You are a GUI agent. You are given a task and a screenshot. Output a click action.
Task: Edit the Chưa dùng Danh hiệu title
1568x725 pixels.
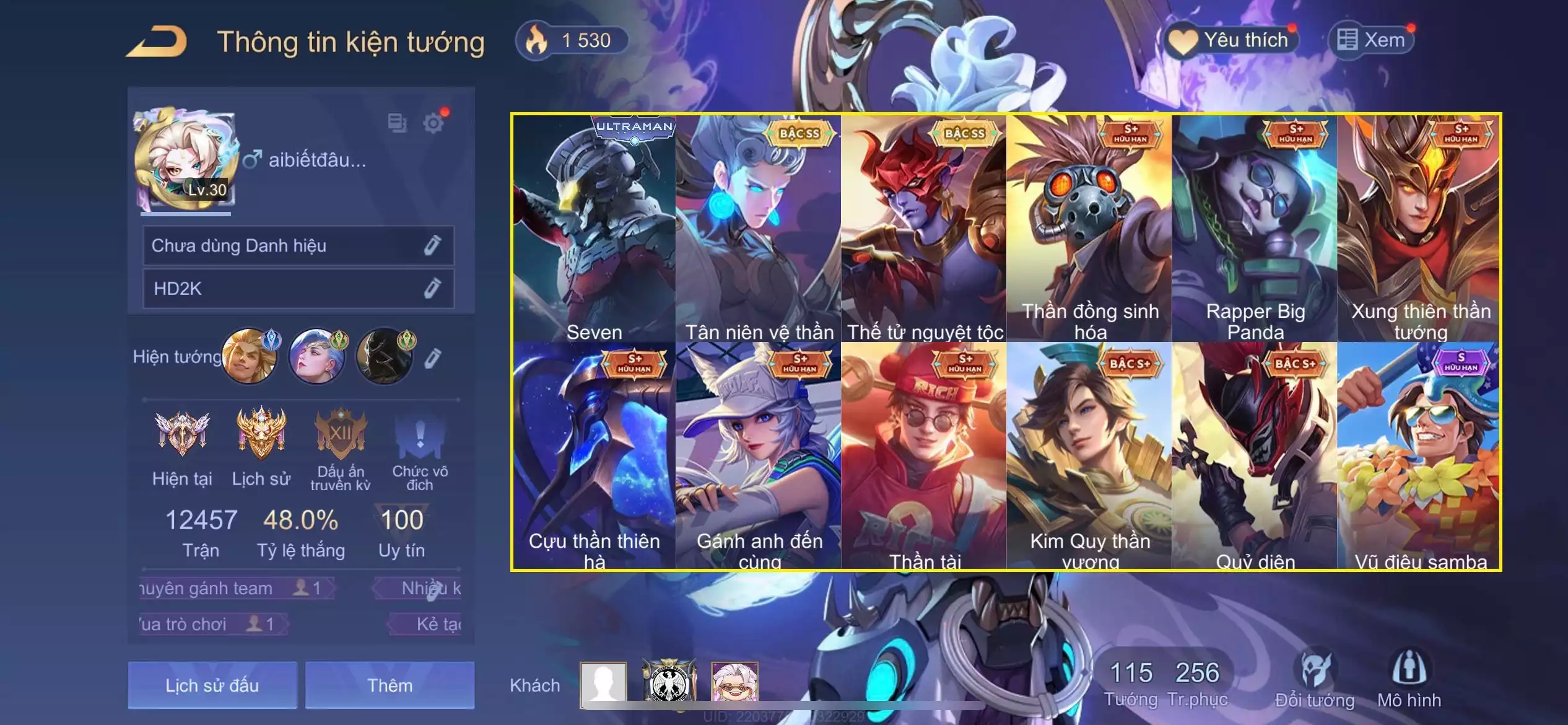tap(432, 245)
